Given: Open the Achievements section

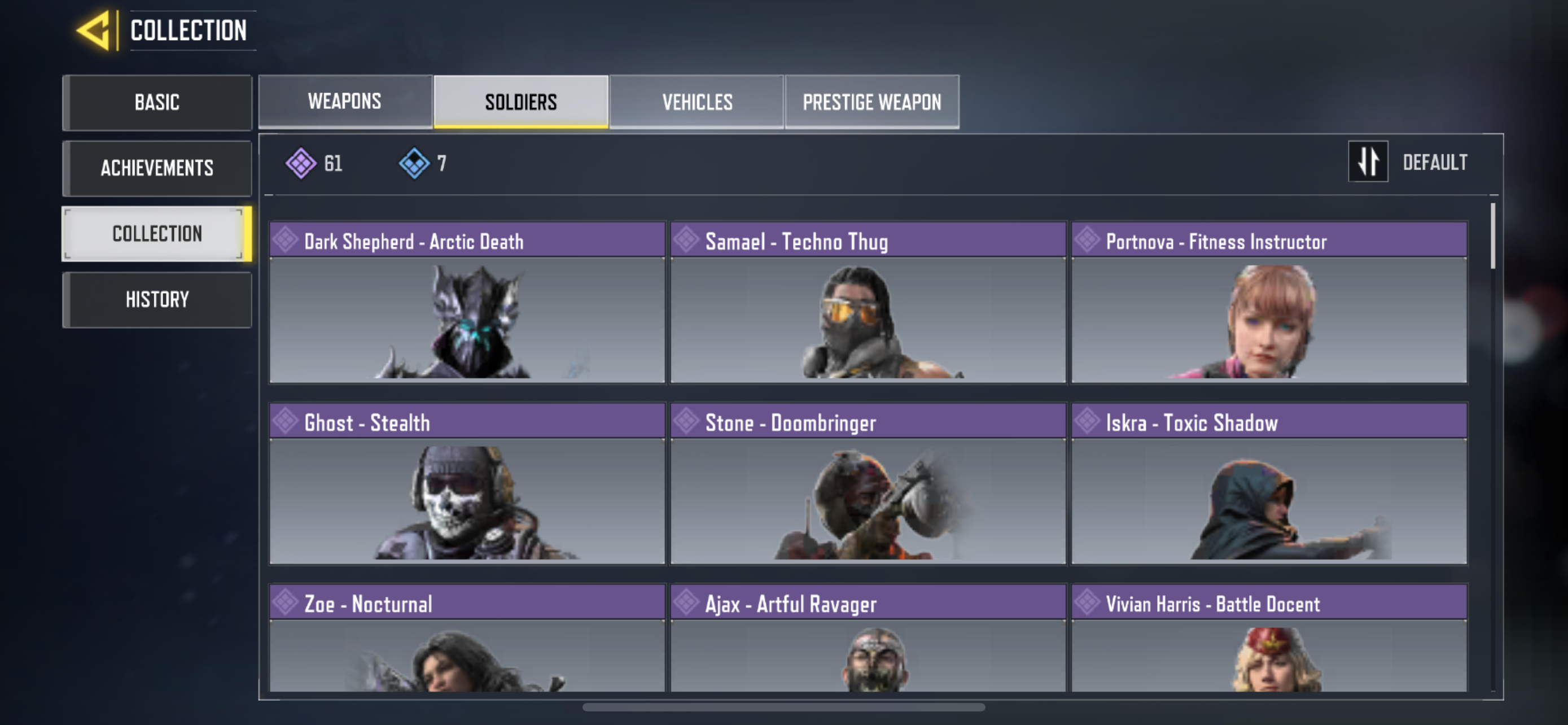Looking at the screenshot, I should 157,168.
